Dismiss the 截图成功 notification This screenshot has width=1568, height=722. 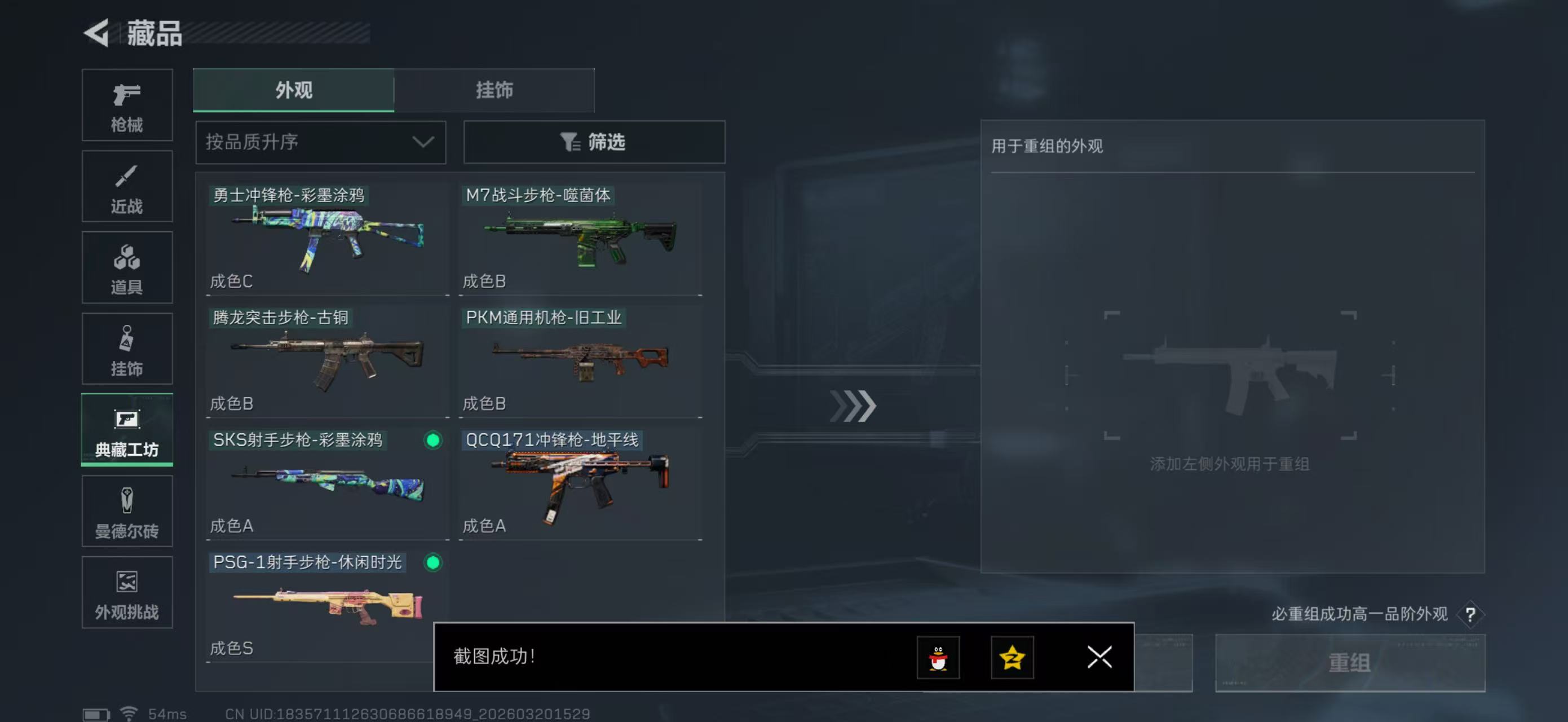click(x=1099, y=658)
